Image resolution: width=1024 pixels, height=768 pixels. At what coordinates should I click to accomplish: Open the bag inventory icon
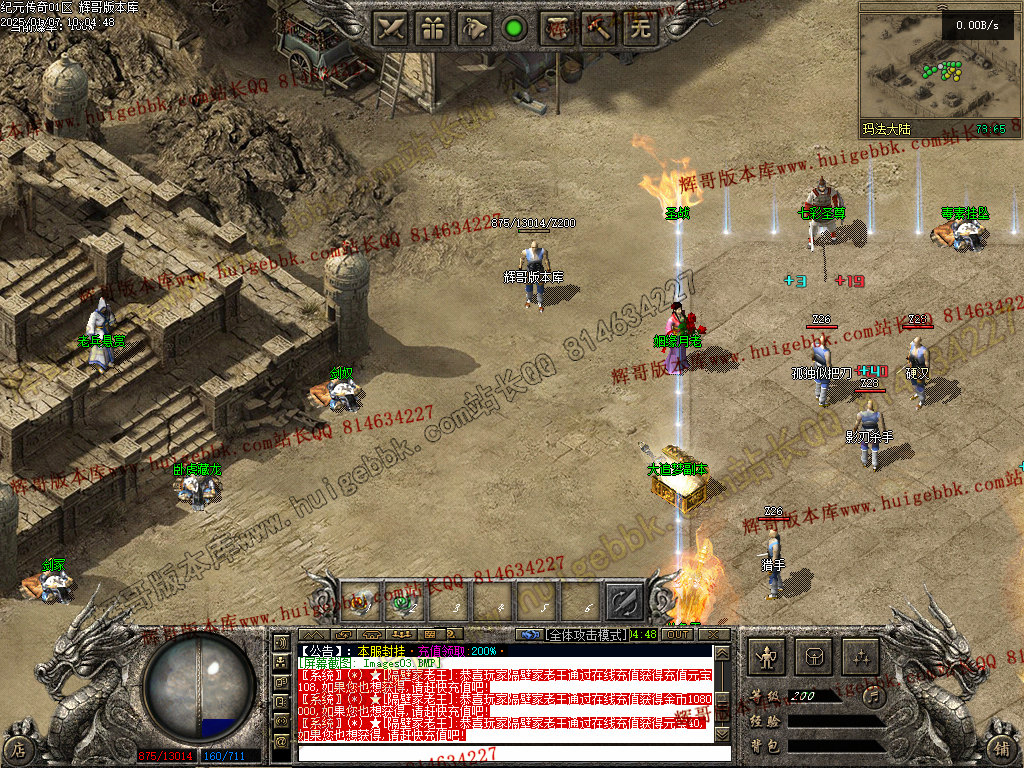pos(813,657)
